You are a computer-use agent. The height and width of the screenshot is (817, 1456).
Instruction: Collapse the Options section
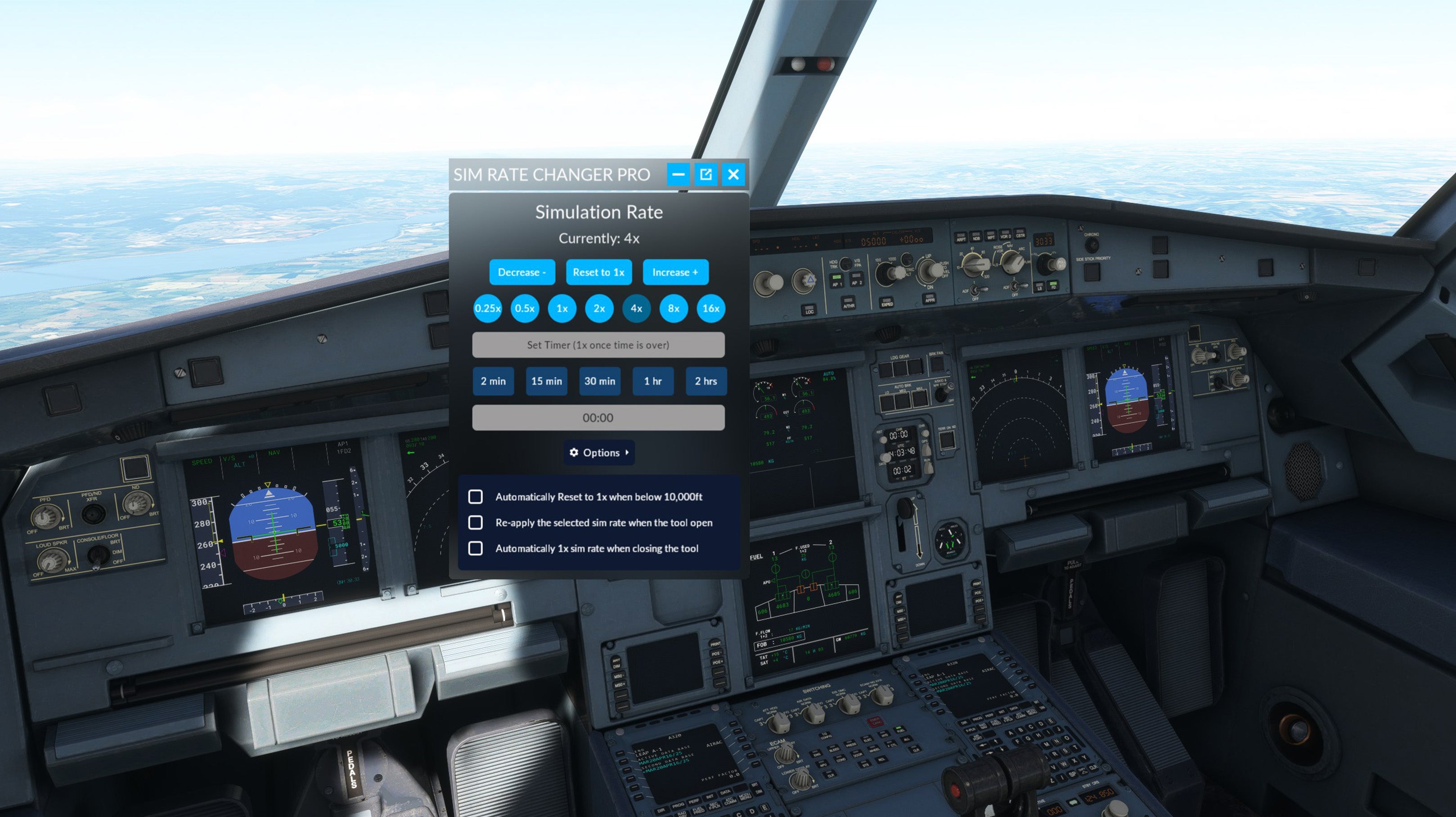pyautogui.click(x=599, y=453)
